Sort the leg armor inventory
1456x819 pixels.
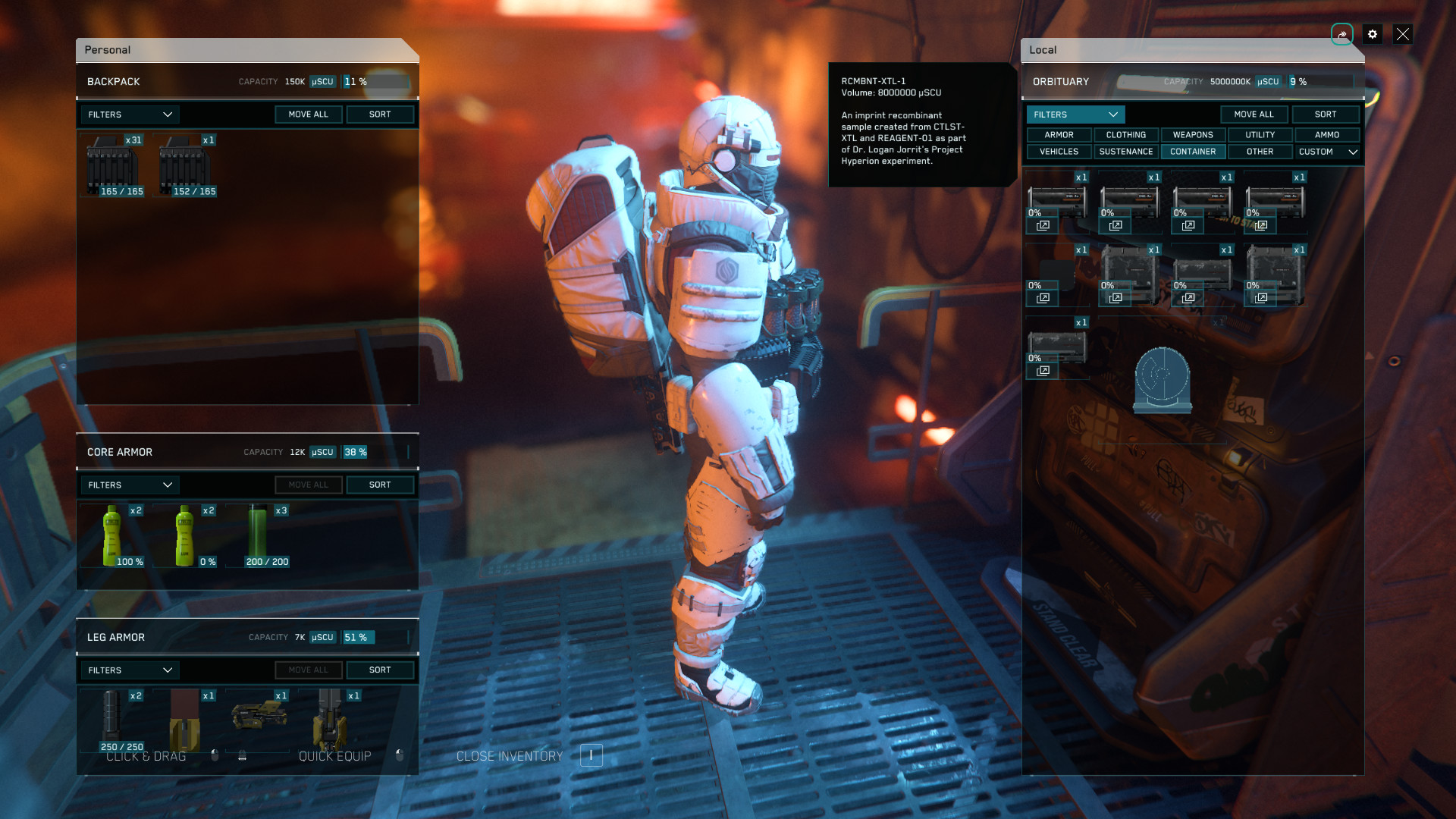(380, 670)
